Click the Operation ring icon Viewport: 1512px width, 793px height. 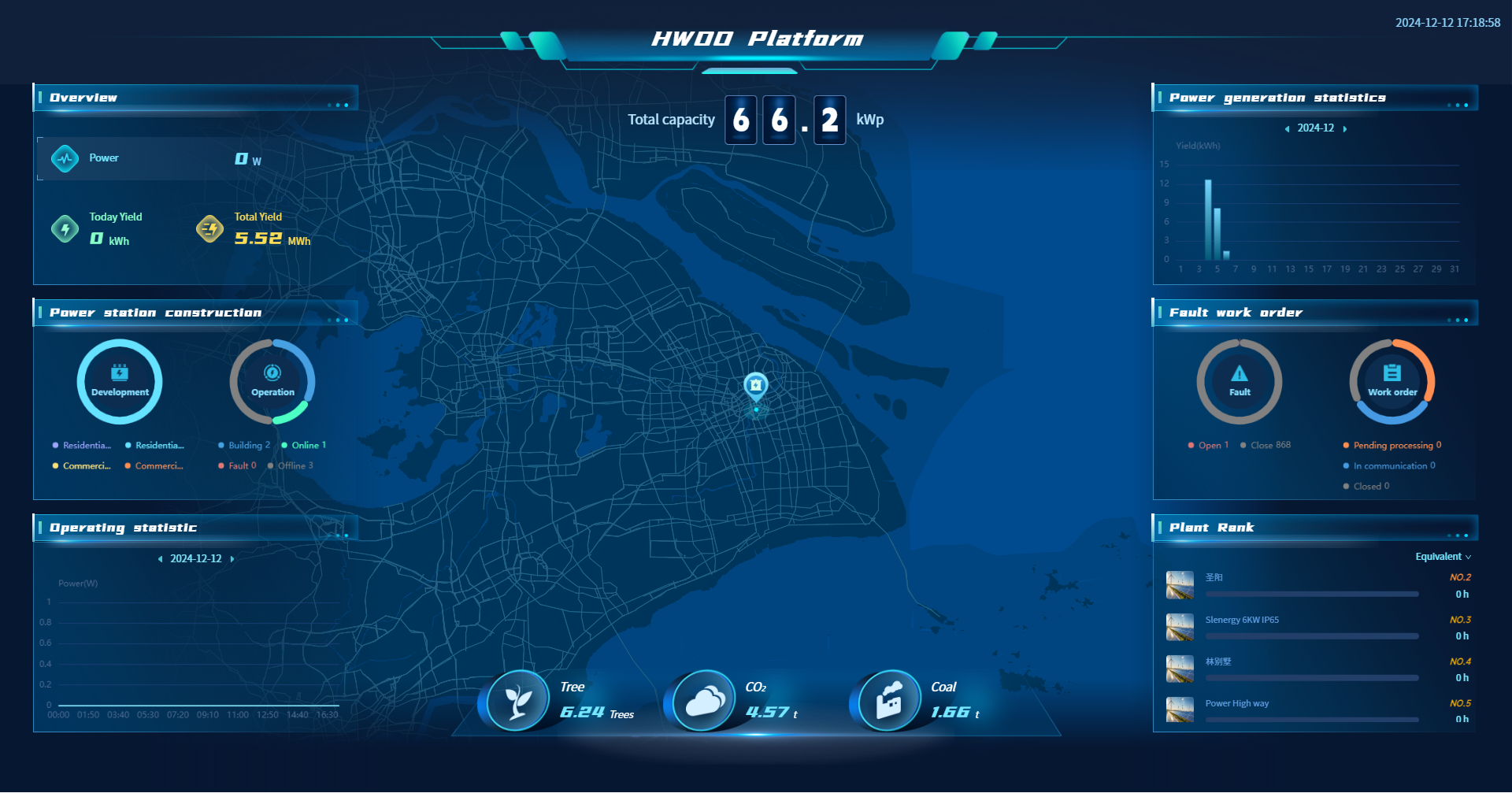click(272, 381)
